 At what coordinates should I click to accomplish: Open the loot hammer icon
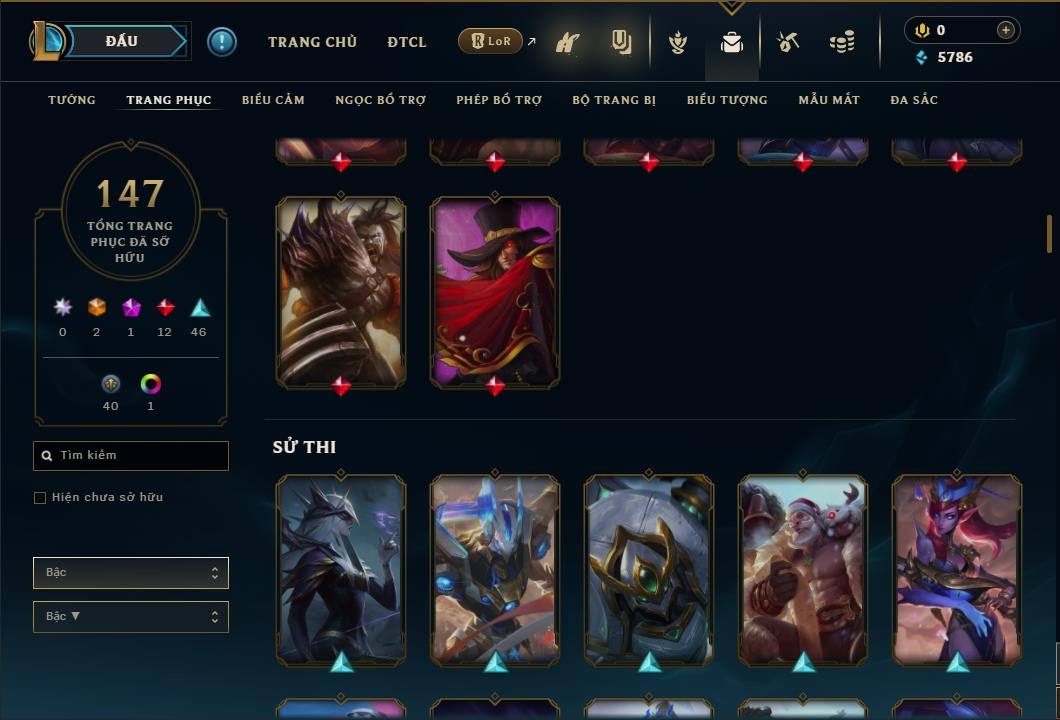[788, 42]
